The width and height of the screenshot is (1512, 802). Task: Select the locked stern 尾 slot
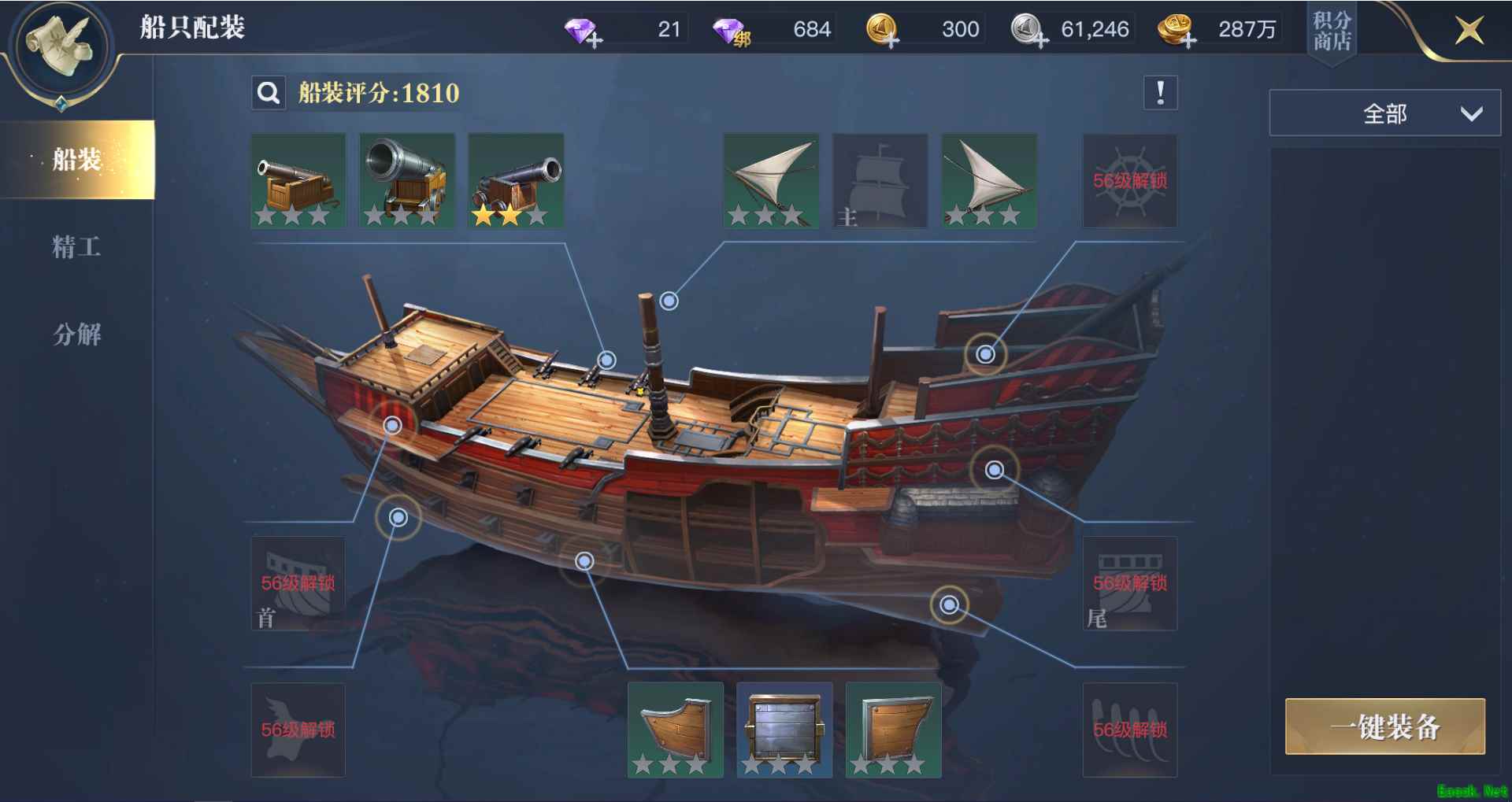pos(1129,583)
